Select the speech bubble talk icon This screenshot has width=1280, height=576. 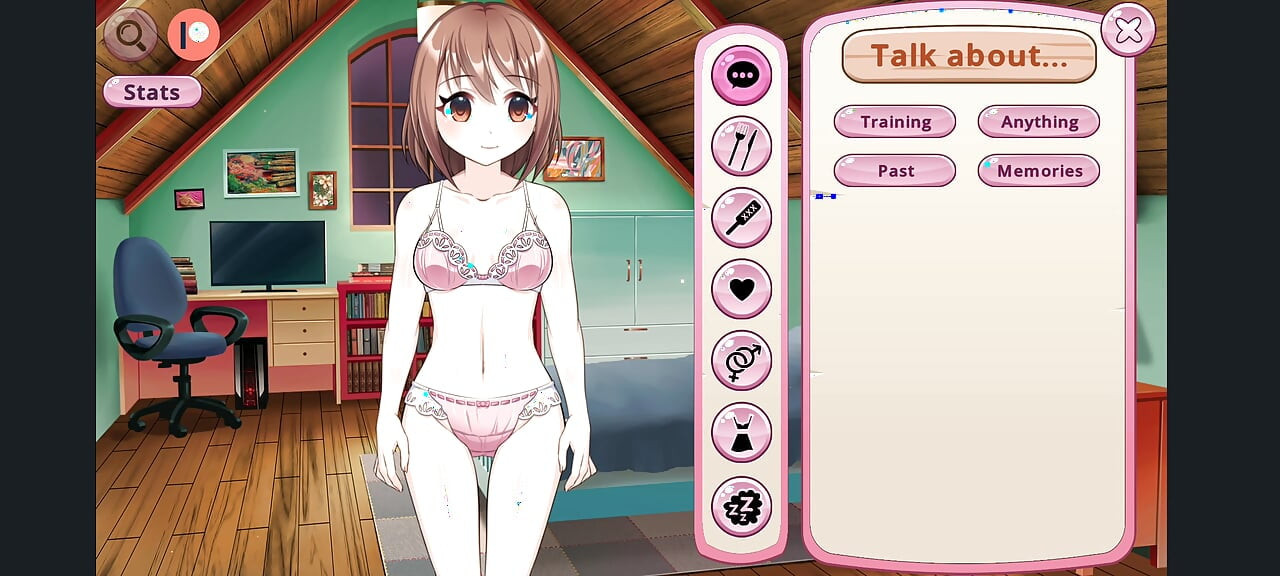pos(741,75)
